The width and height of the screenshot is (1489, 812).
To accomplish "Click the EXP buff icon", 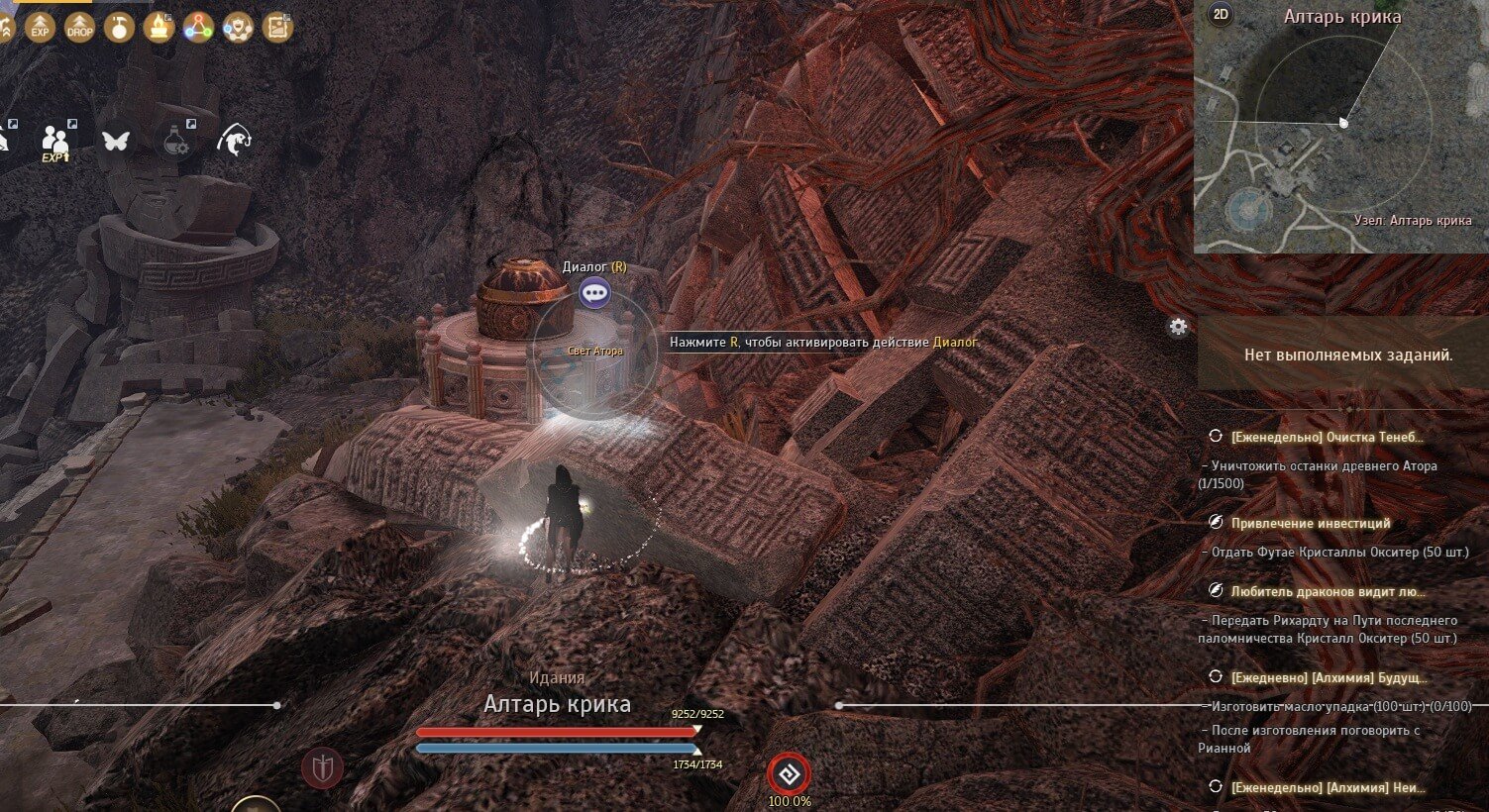I will [x=40, y=28].
